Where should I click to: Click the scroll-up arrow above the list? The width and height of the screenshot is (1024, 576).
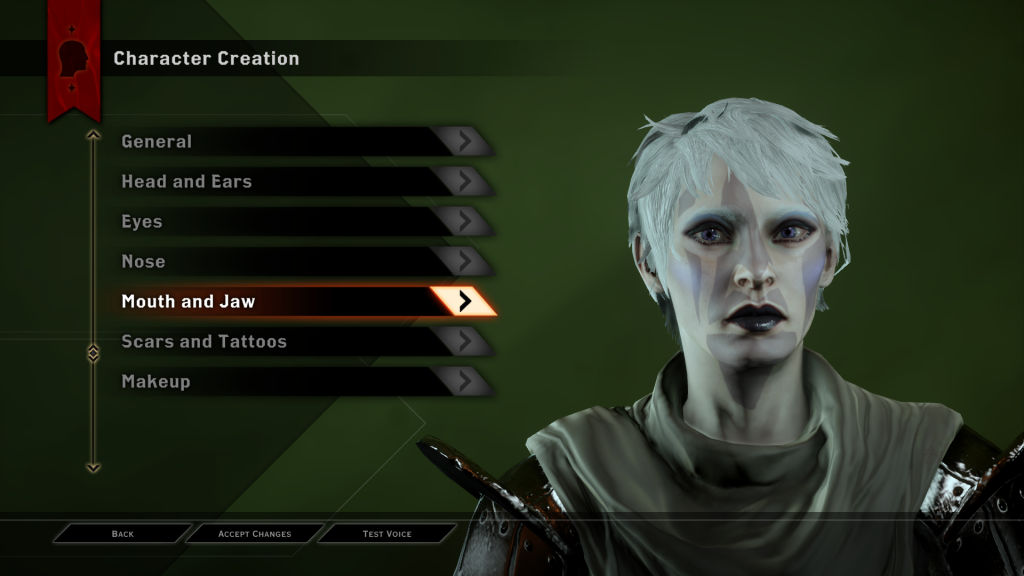[93, 134]
